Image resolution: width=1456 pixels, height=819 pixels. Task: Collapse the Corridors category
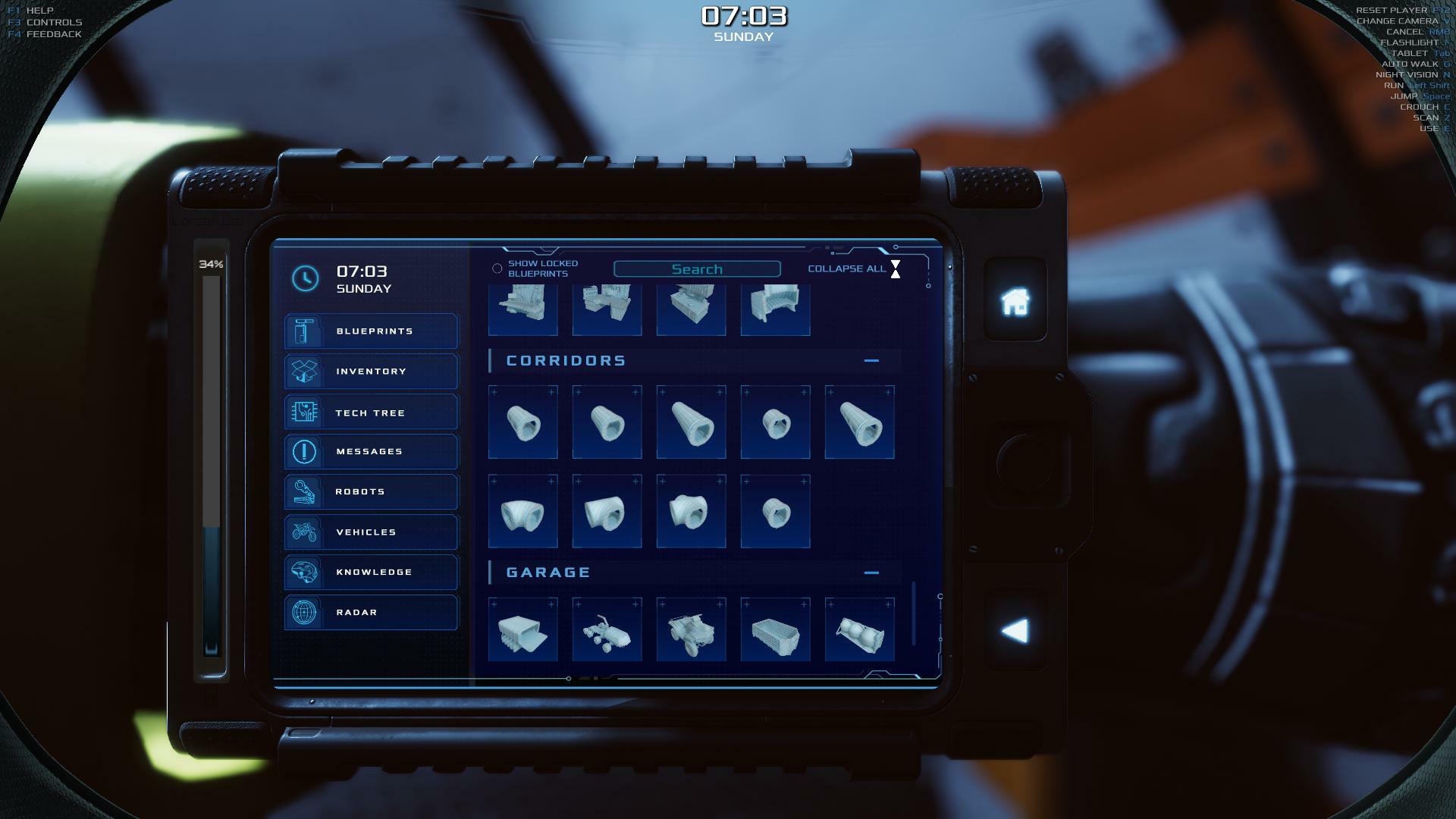tap(871, 361)
